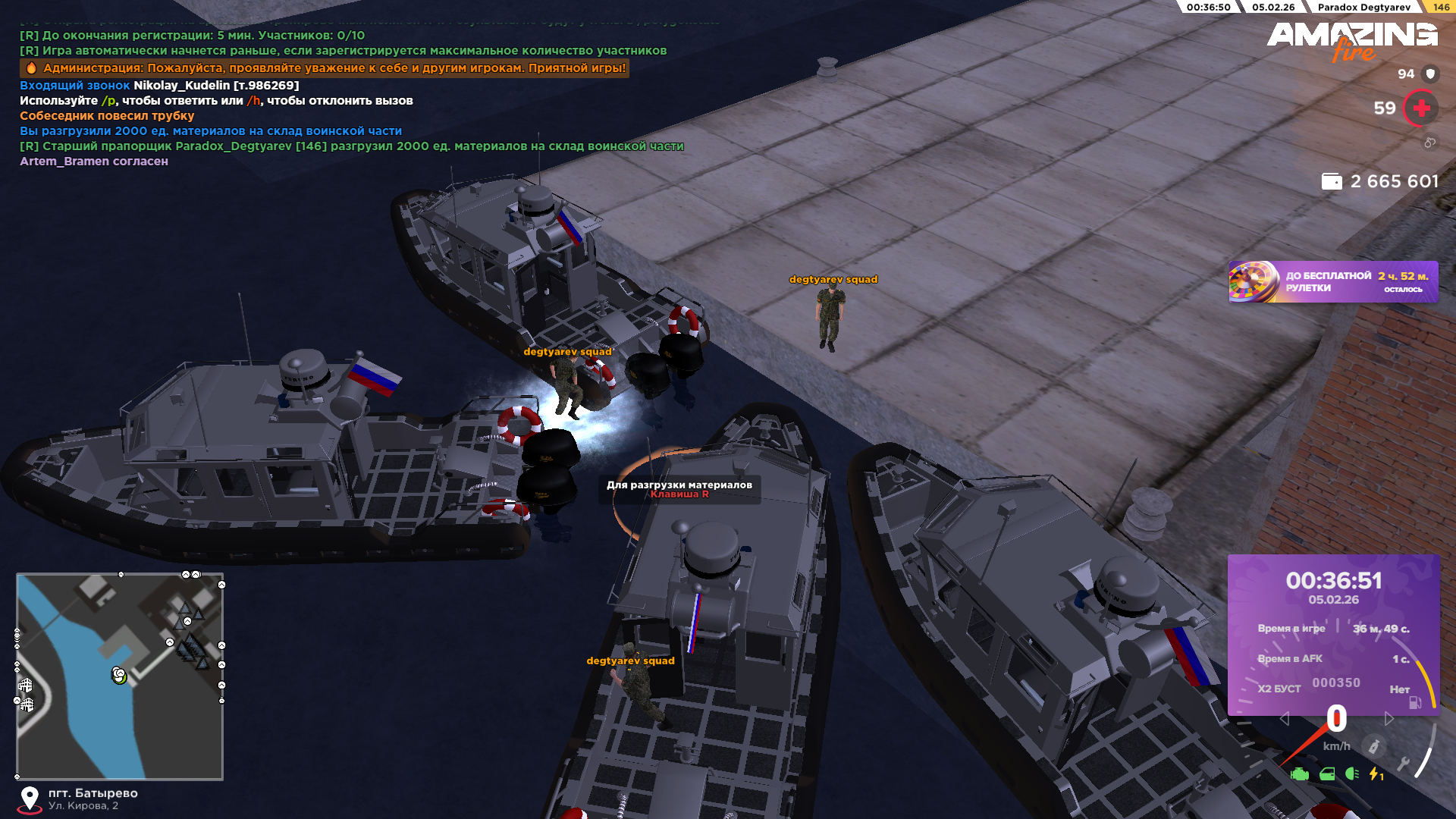
Task: Toggle the green headlights indicator
Action: point(1352,774)
